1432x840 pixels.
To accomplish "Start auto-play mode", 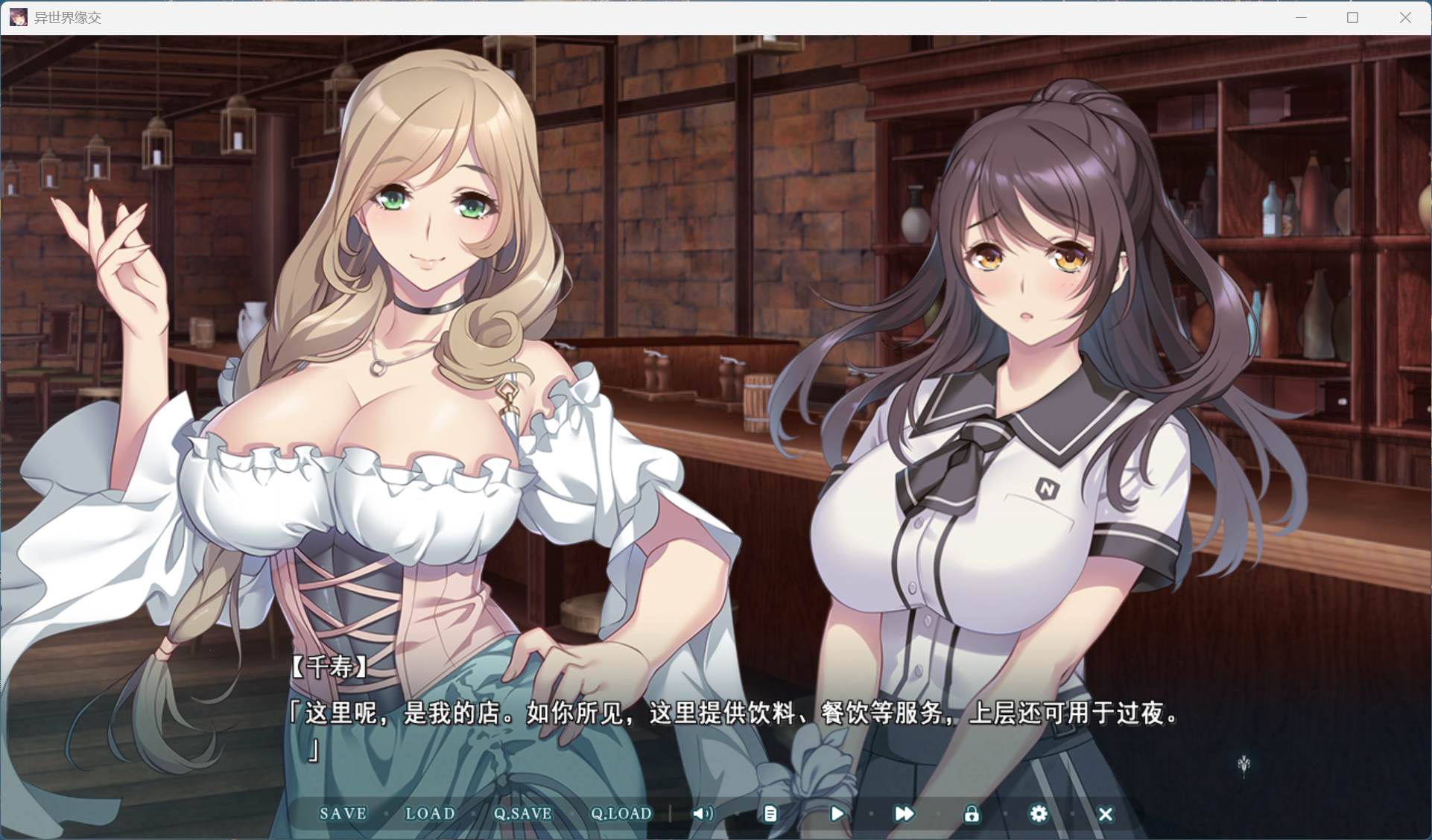I will (x=837, y=814).
